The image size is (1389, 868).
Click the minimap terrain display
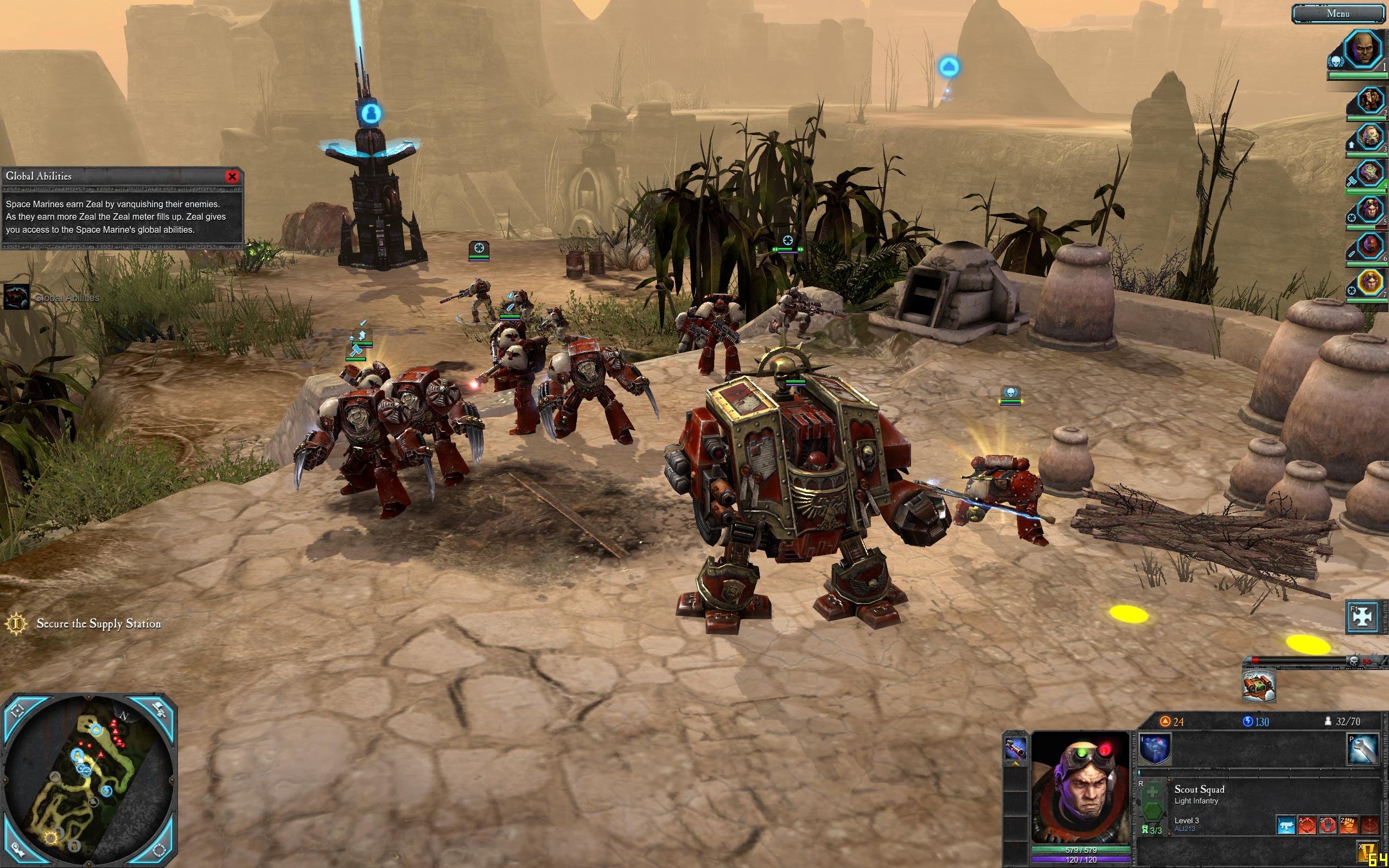click(88, 781)
